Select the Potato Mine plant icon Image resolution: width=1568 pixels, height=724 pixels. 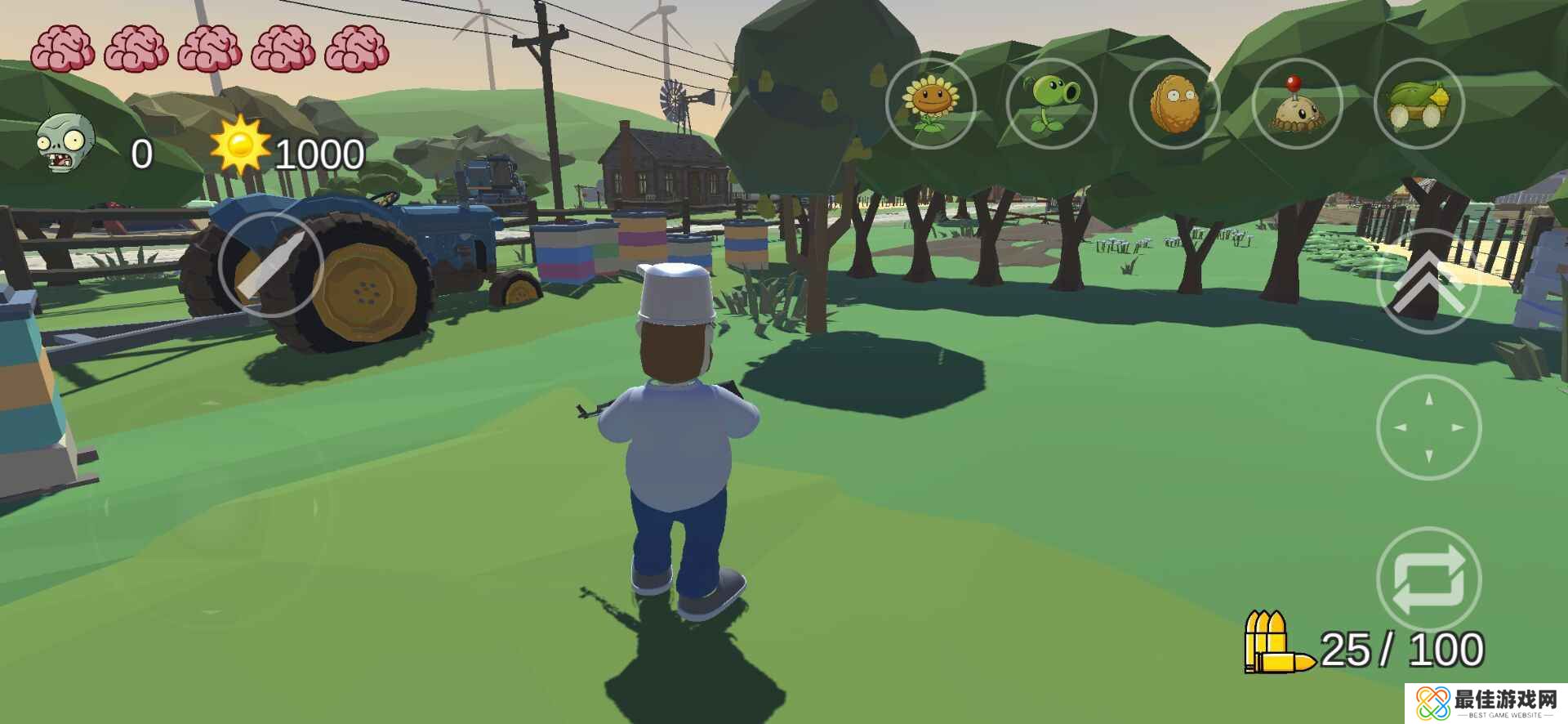tap(1296, 104)
